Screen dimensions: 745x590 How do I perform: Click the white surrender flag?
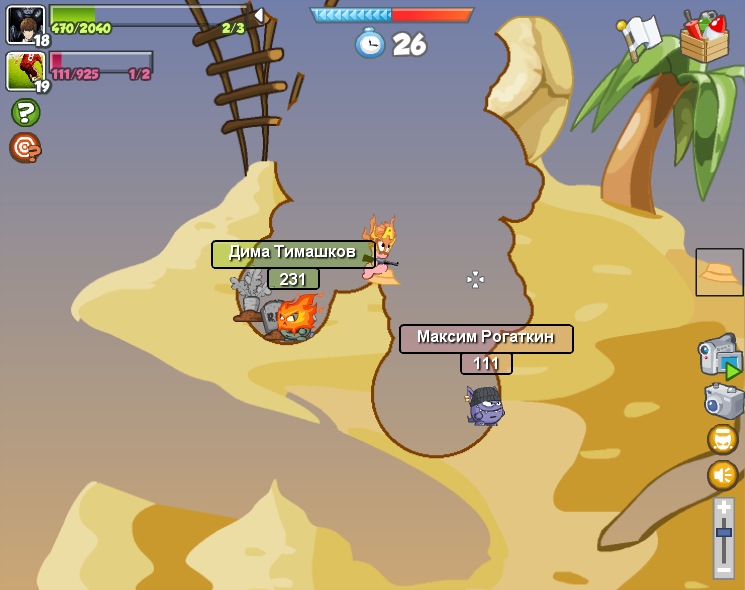pos(638,37)
